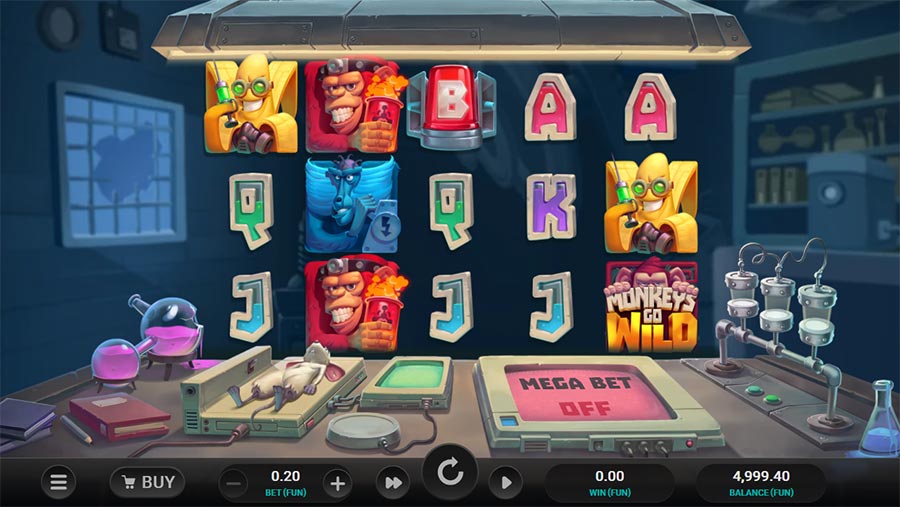Image resolution: width=900 pixels, height=507 pixels.
Task: Increase the bet with the plus button
Action: click(x=338, y=484)
